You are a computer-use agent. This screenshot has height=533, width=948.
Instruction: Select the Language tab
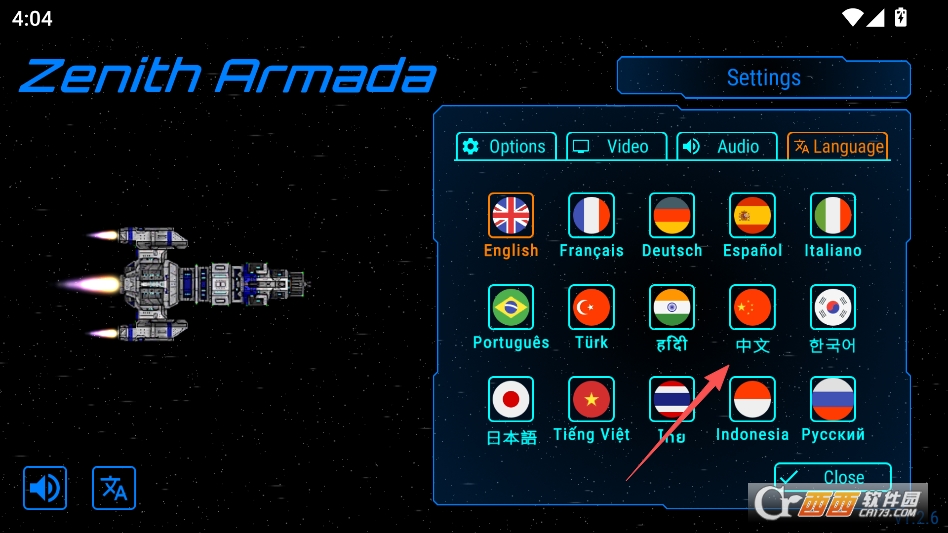837,146
